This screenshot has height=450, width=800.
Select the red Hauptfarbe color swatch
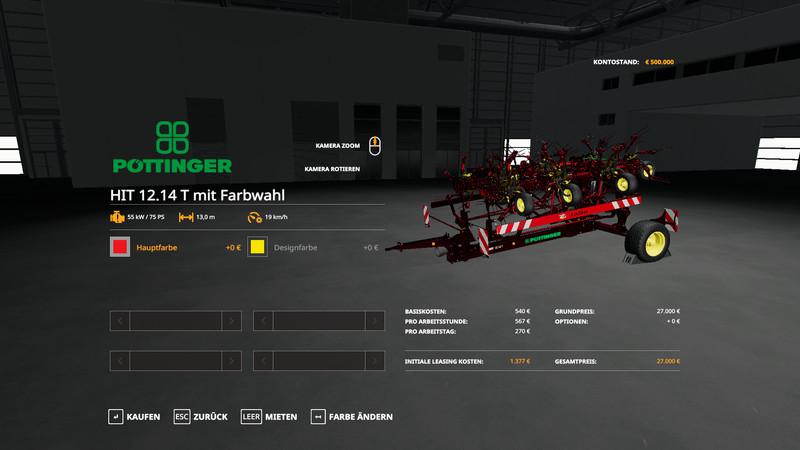click(120, 247)
